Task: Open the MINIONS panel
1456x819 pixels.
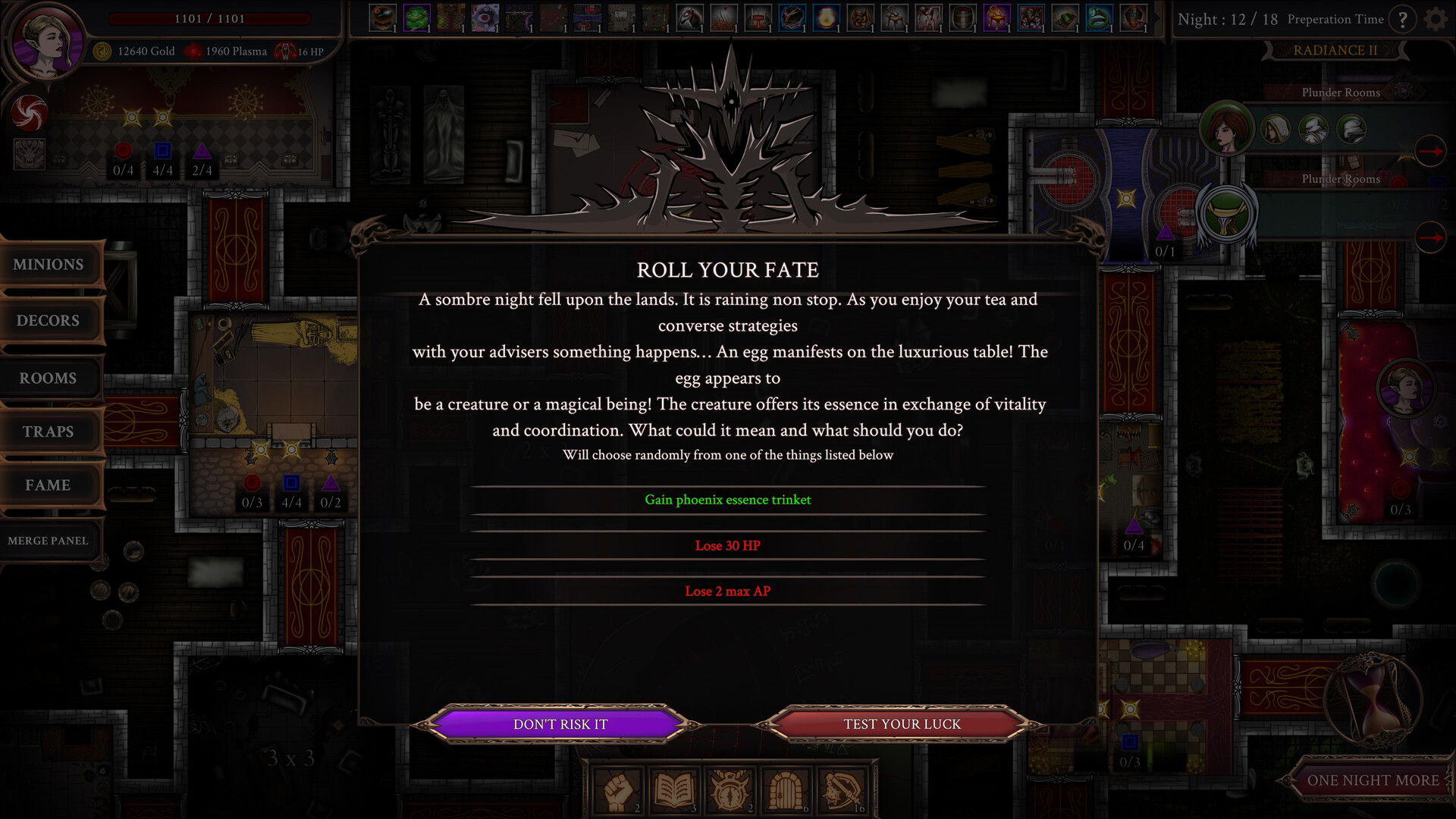Action: coord(48,265)
